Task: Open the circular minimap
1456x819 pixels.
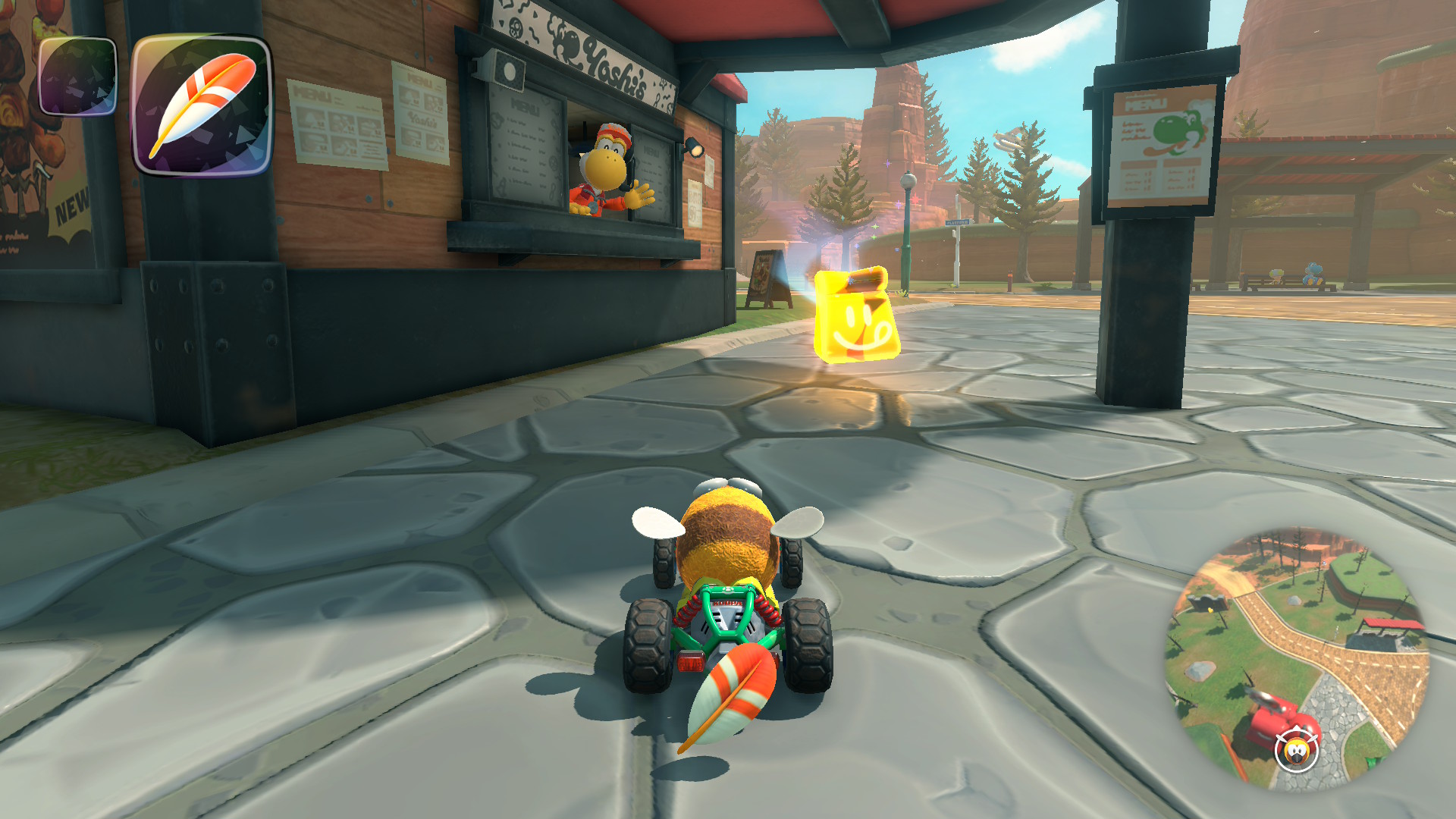Action: tap(1297, 658)
